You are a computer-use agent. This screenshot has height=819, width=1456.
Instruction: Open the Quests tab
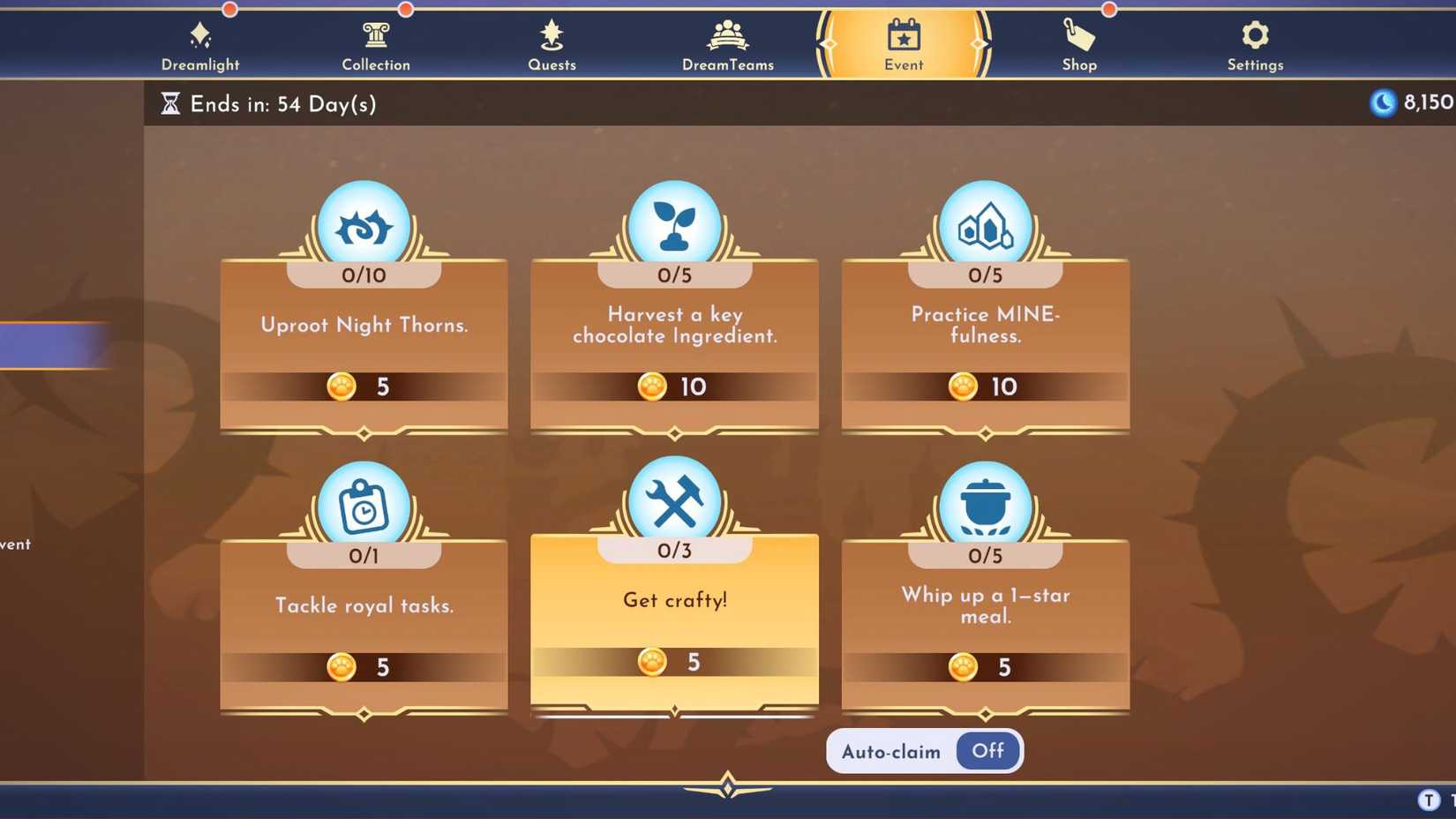tap(552, 44)
